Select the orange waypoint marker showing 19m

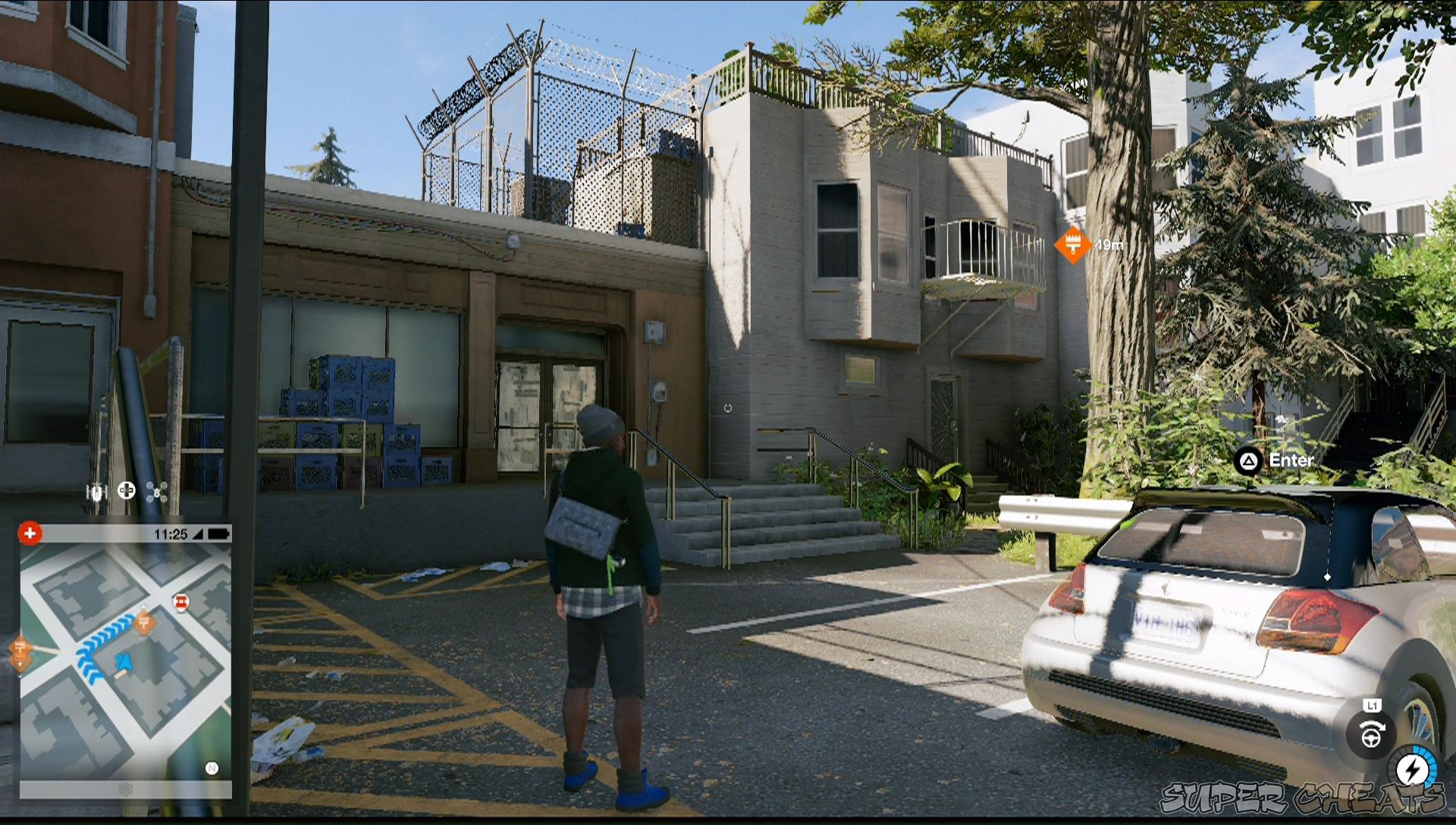(x=1072, y=246)
